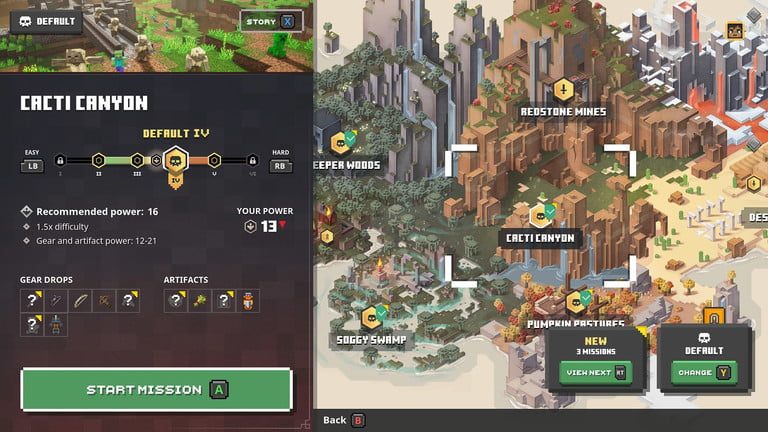The image size is (768, 432).
Task: Start the Cacti Canyon mission
Action: (x=156, y=389)
